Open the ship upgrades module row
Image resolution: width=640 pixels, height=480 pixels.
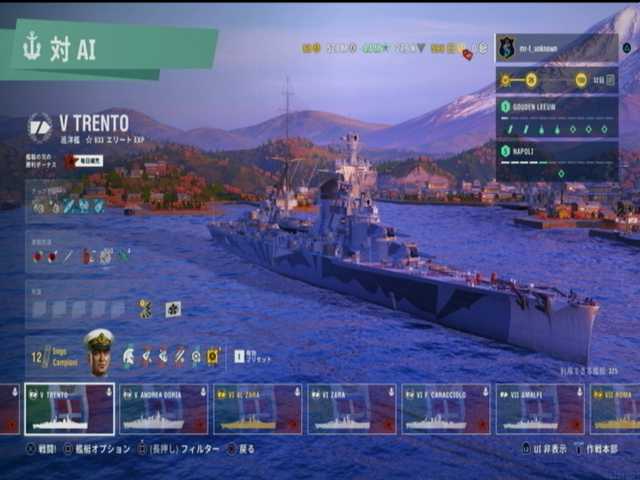coord(70,205)
